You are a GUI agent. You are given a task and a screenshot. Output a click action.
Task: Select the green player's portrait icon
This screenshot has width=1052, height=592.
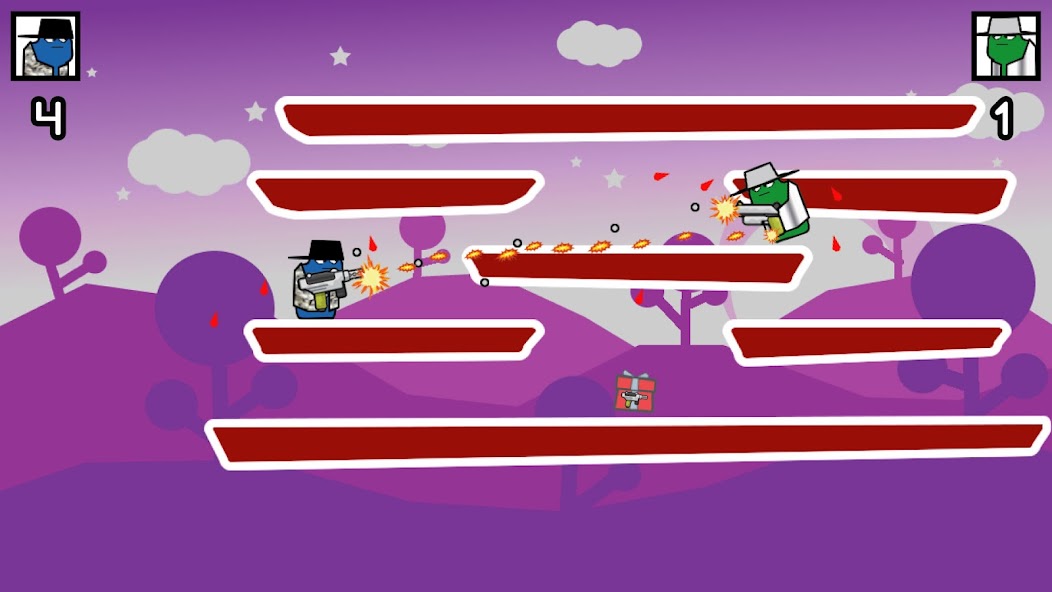click(x=1005, y=46)
